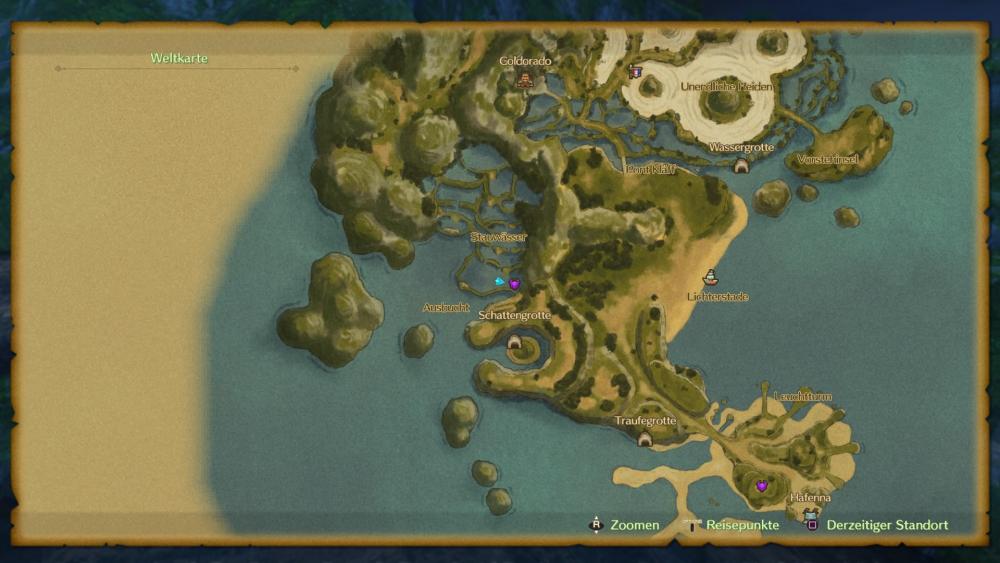
Task: Pick the Schattengrotte cave marker
Action: pyautogui.click(x=515, y=342)
